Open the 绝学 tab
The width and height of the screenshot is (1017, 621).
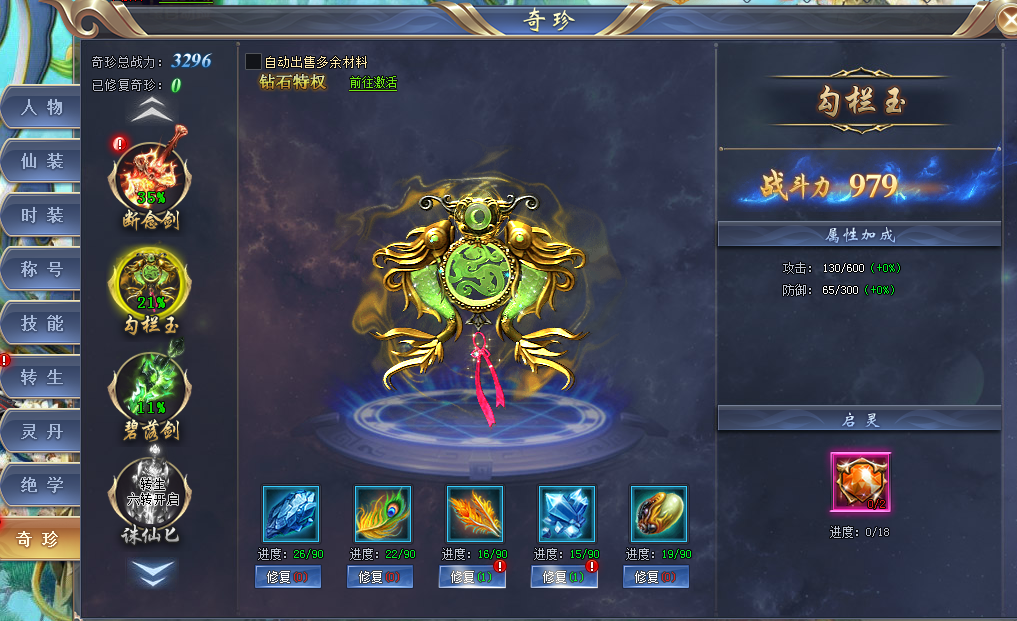(41, 485)
